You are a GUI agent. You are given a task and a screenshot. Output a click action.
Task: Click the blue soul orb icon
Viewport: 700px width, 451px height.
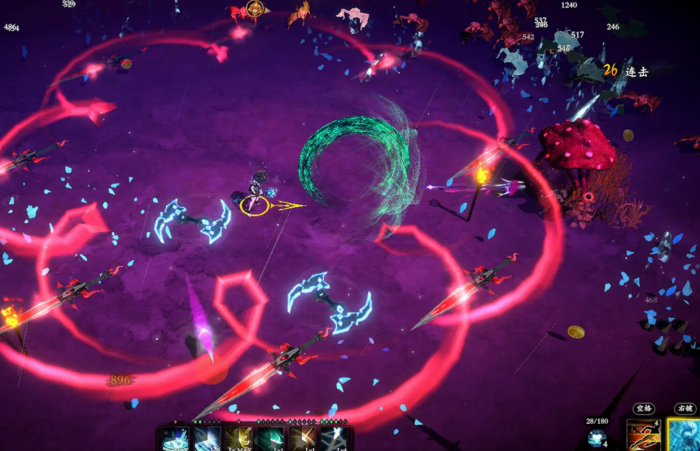pyautogui.click(x=598, y=438)
